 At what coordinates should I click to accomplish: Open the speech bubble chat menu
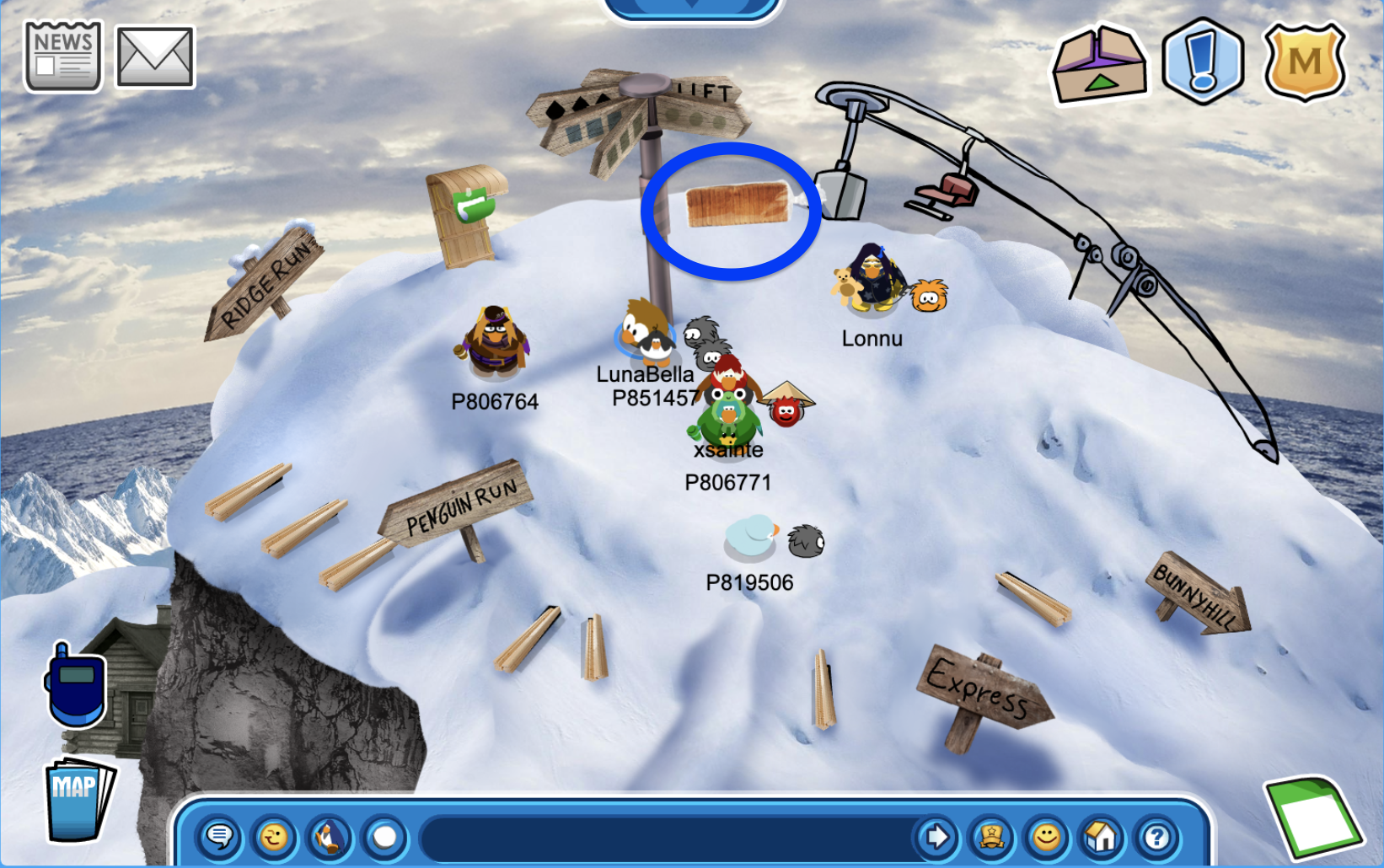pyautogui.click(x=220, y=837)
